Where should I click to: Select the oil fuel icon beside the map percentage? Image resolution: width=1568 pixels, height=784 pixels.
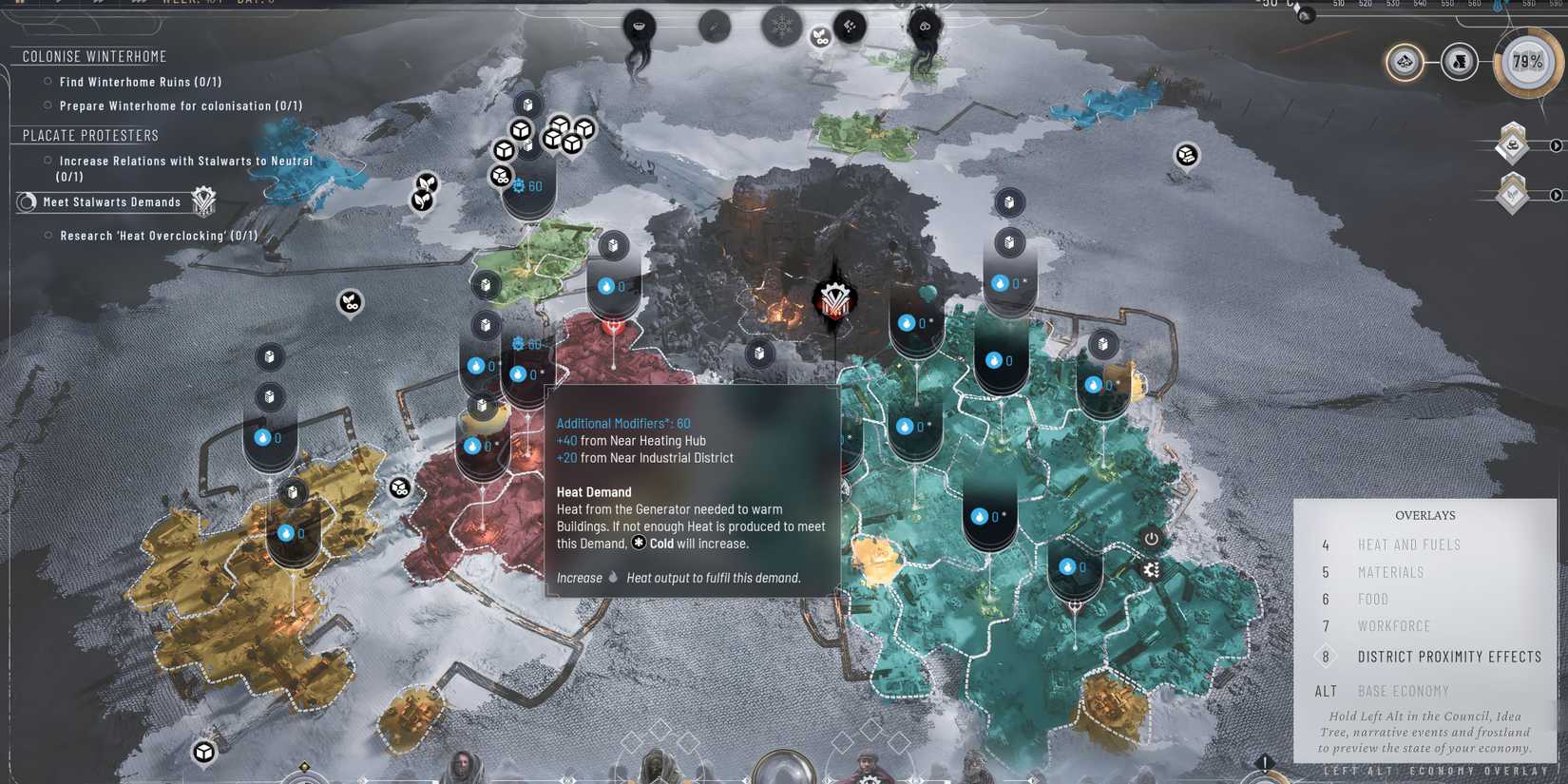[x=1461, y=63]
